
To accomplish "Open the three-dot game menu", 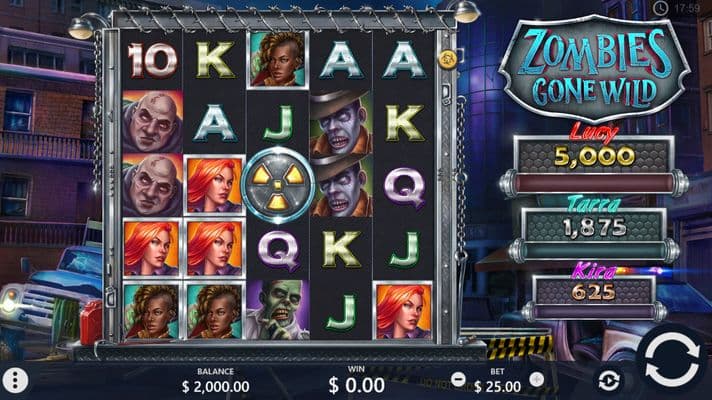I will tap(15, 380).
